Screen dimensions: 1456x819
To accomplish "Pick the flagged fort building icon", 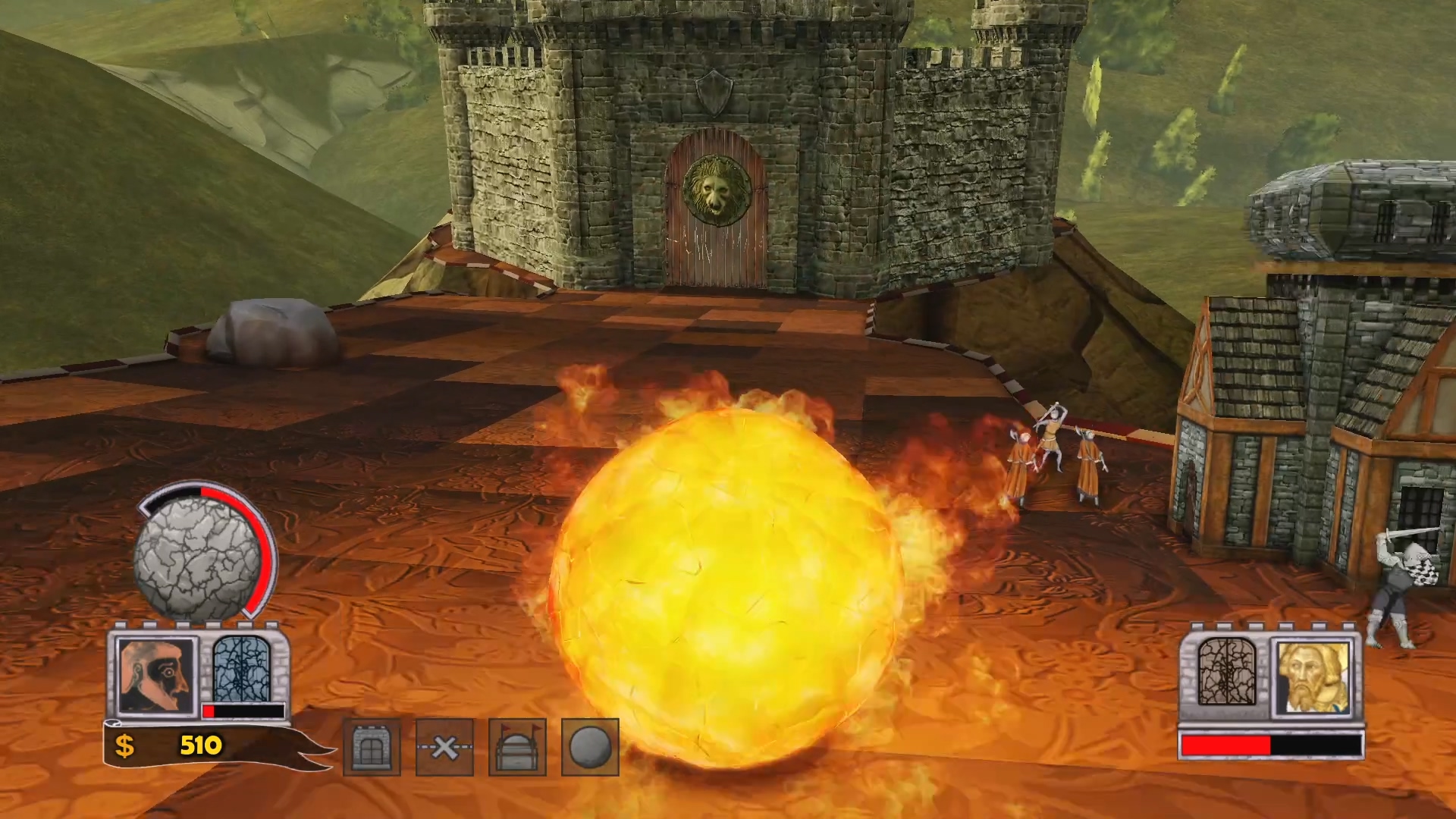I will (517, 748).
